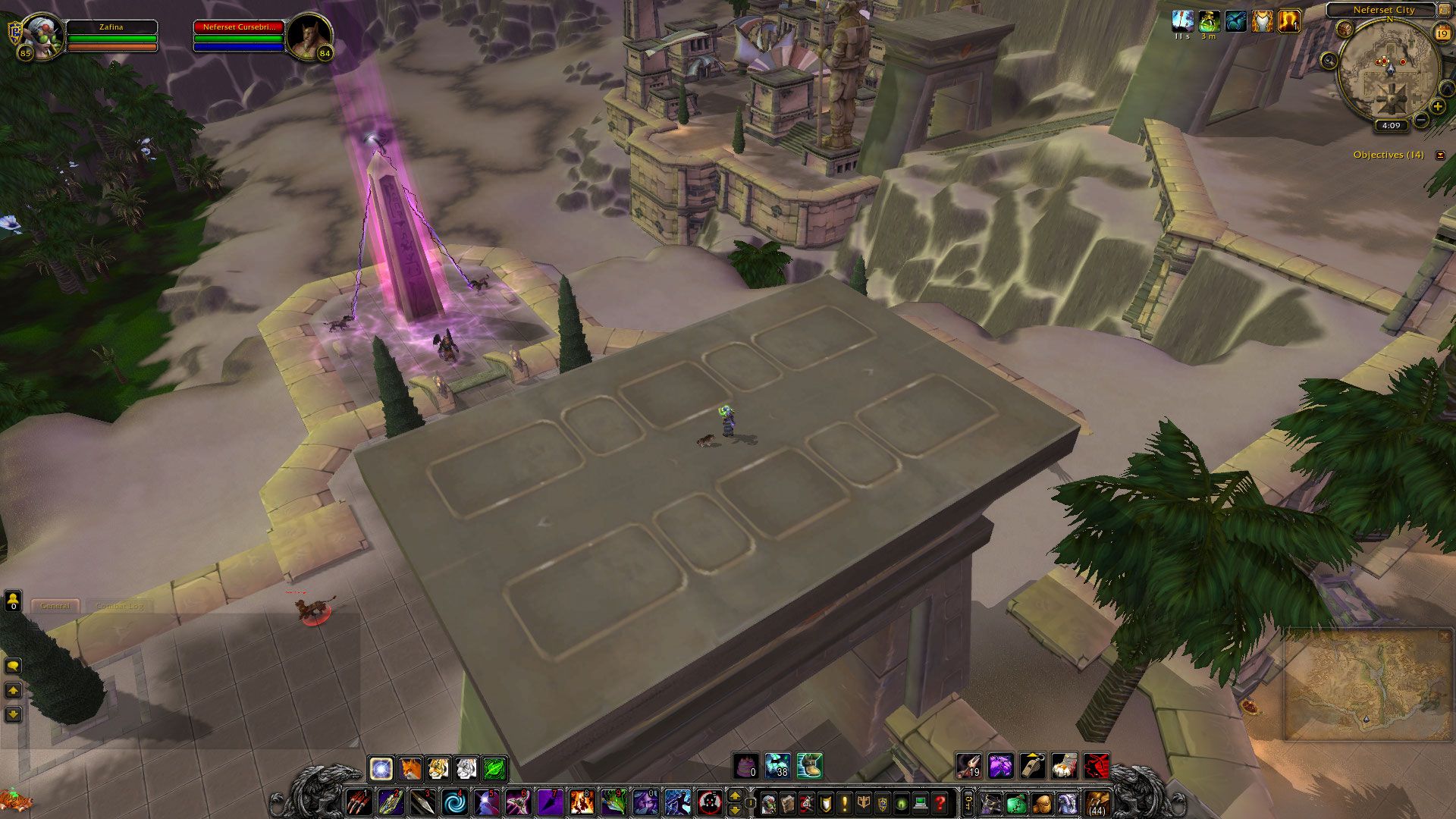Select the fox pet stance icon
This screenshot has width=1456, height=819.
tap(409, 768)
